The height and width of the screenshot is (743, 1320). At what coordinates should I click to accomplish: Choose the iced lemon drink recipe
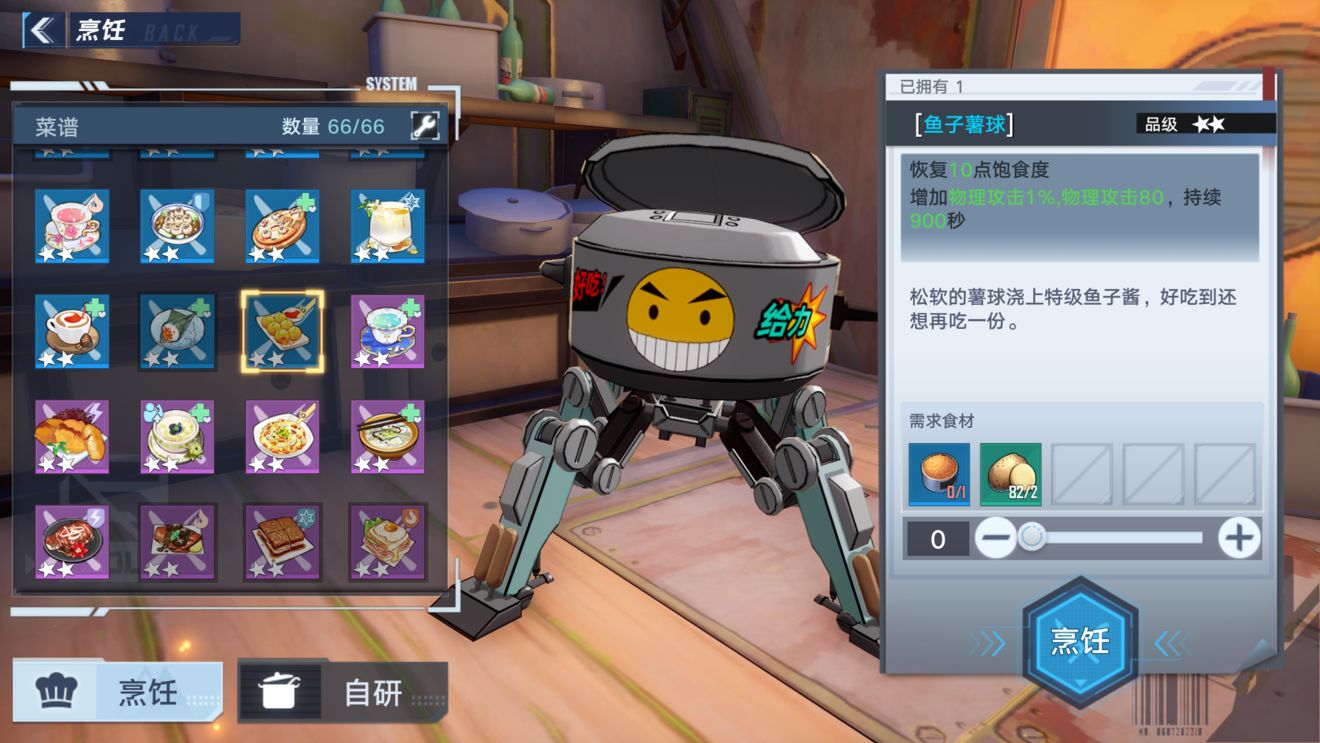click(x=387, y=227)
